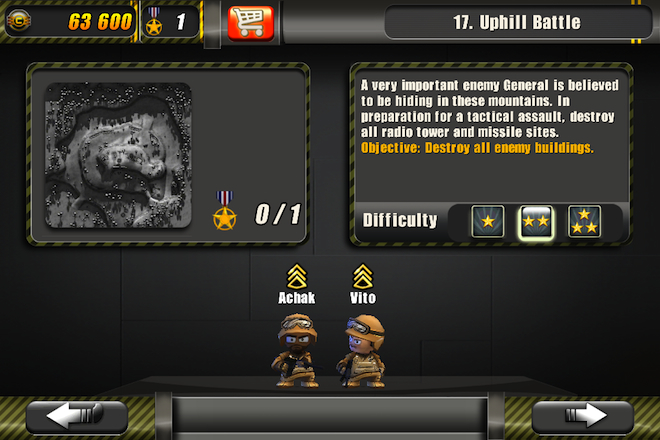
Task: Select soldier Achak
Action: 297,349
